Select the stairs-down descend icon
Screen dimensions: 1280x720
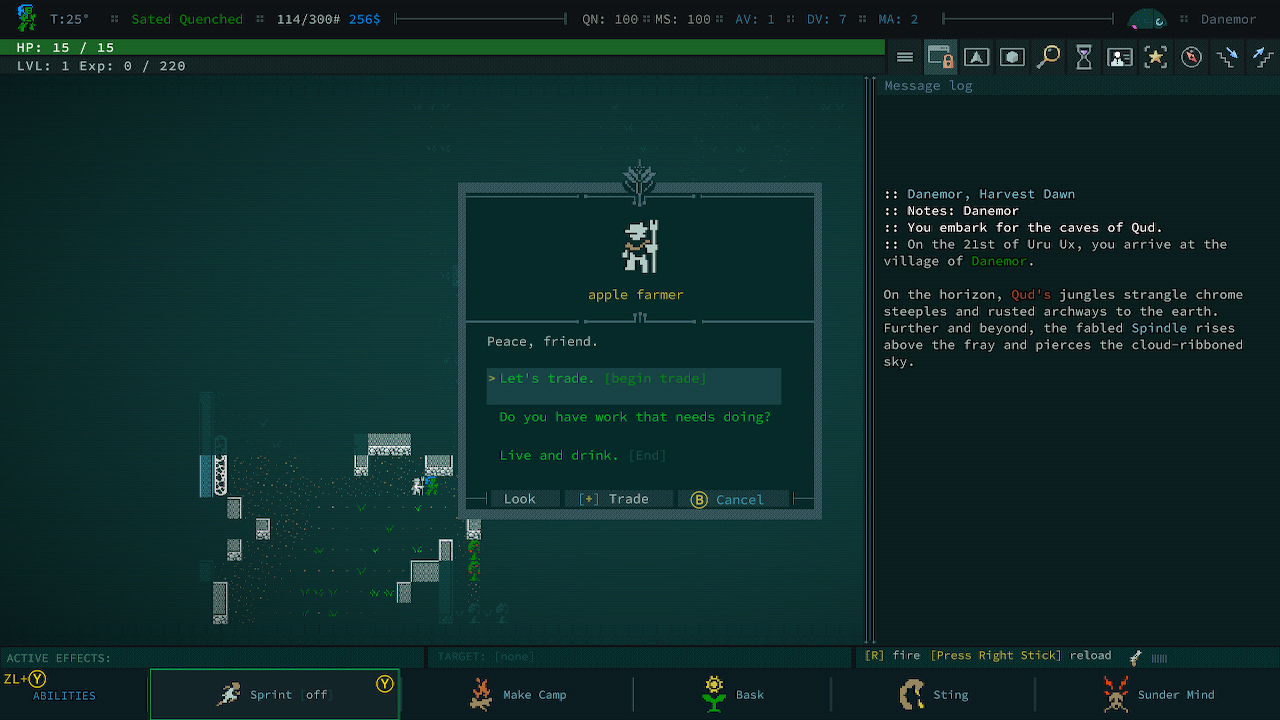tap(1227, 57)
